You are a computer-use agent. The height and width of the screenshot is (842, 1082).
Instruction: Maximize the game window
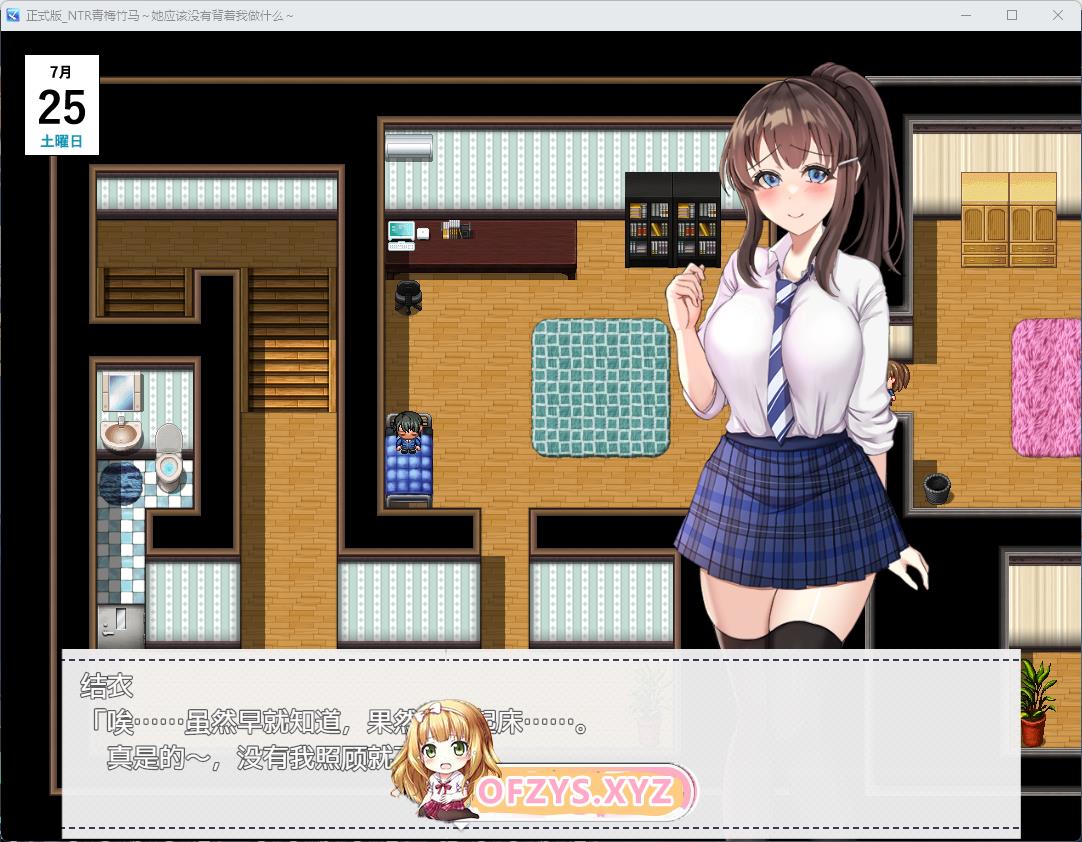(x=1012, y=15)
